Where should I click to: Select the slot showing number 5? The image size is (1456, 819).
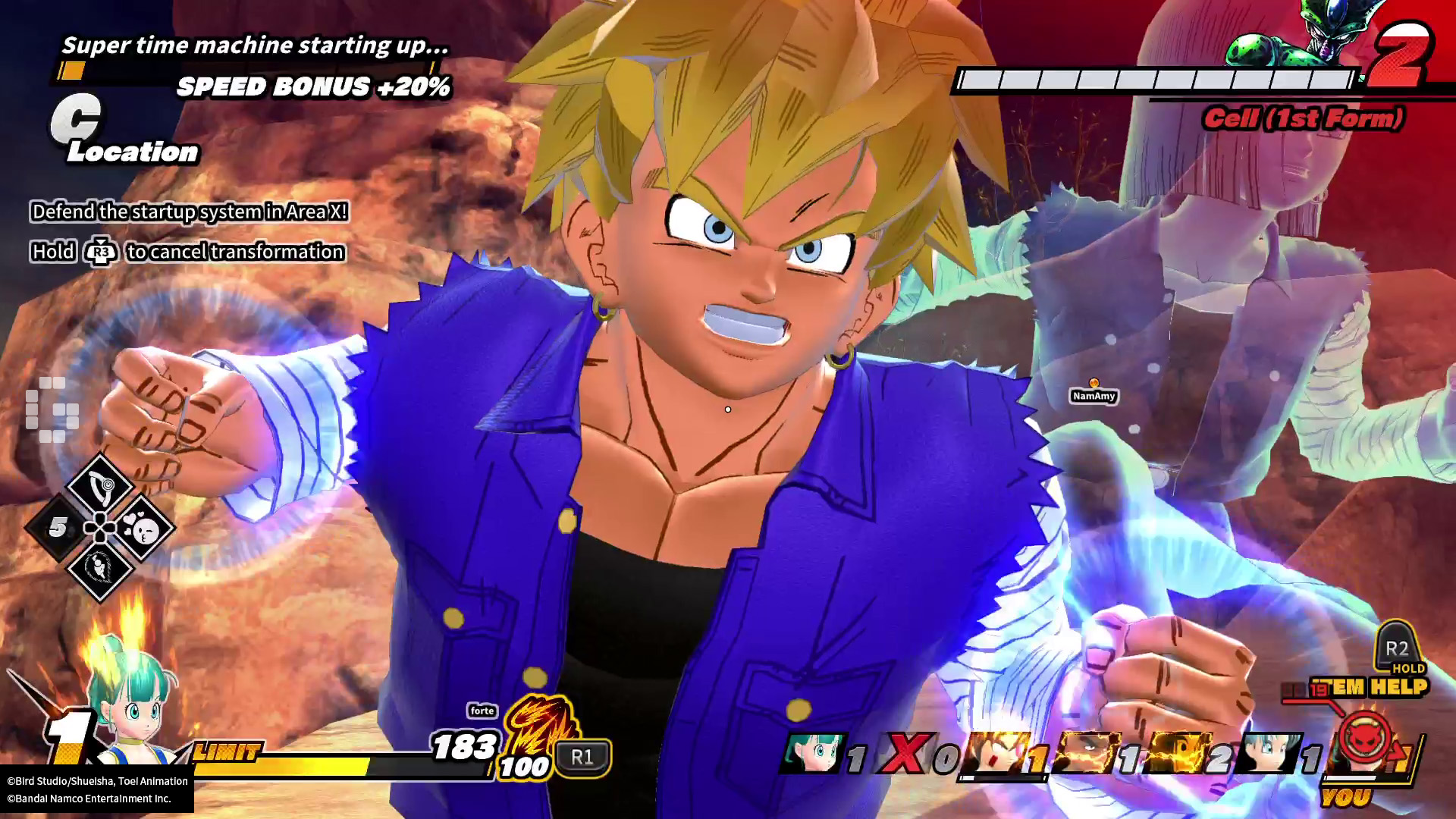coord(58,528)
